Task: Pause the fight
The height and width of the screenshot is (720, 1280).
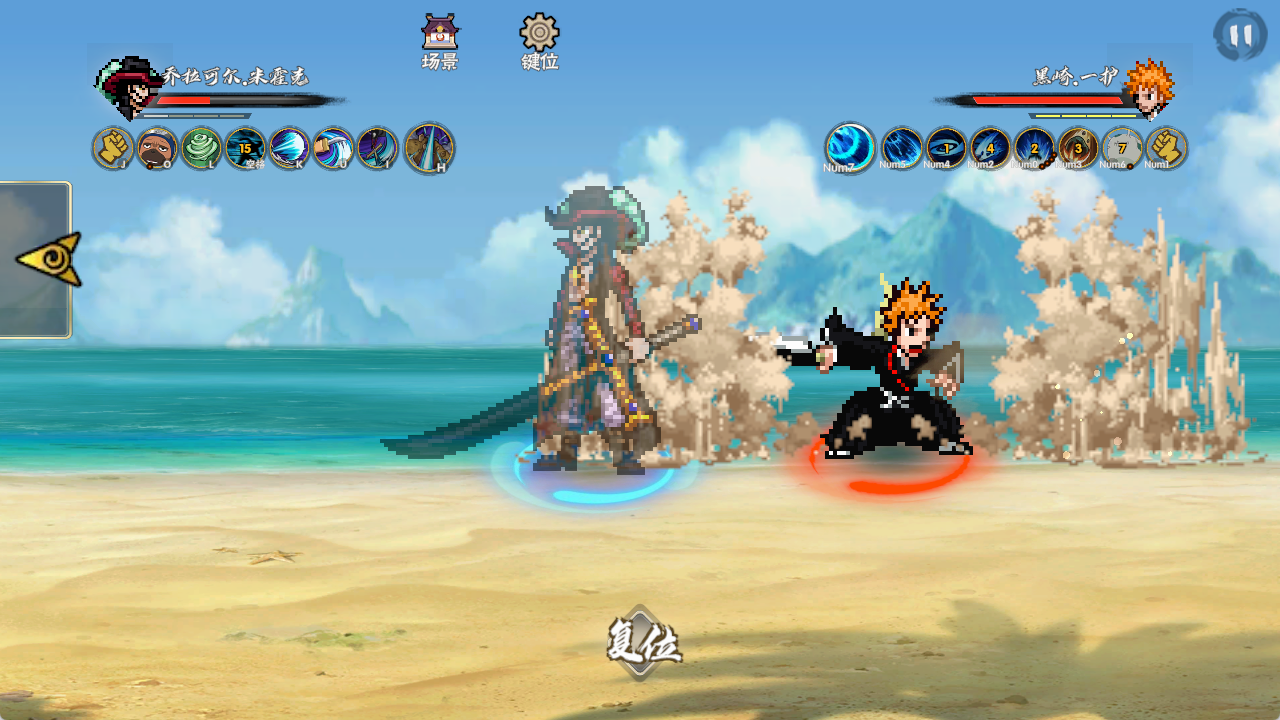Action: point(1240,35)
